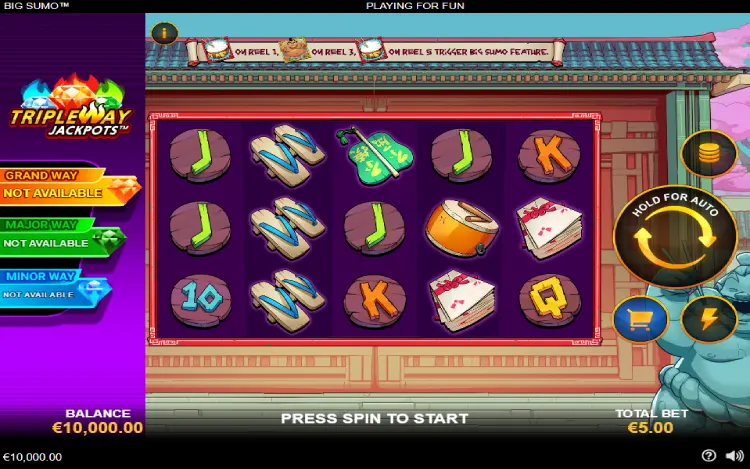Open the game info with the 'i' icon
The width and height of the screenshot is (750, 469).
click(164, 33)
